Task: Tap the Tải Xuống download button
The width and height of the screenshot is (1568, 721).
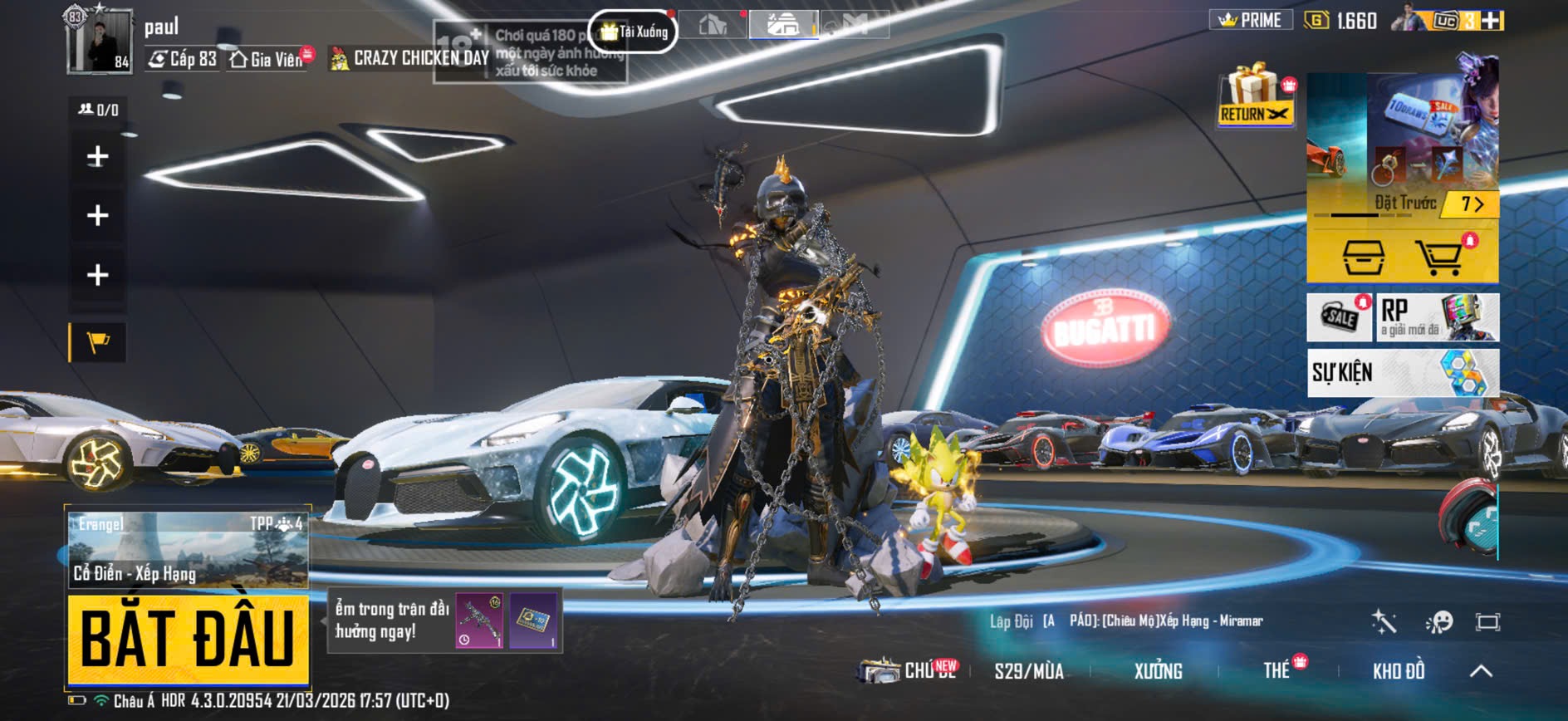Action: (634, 32)
